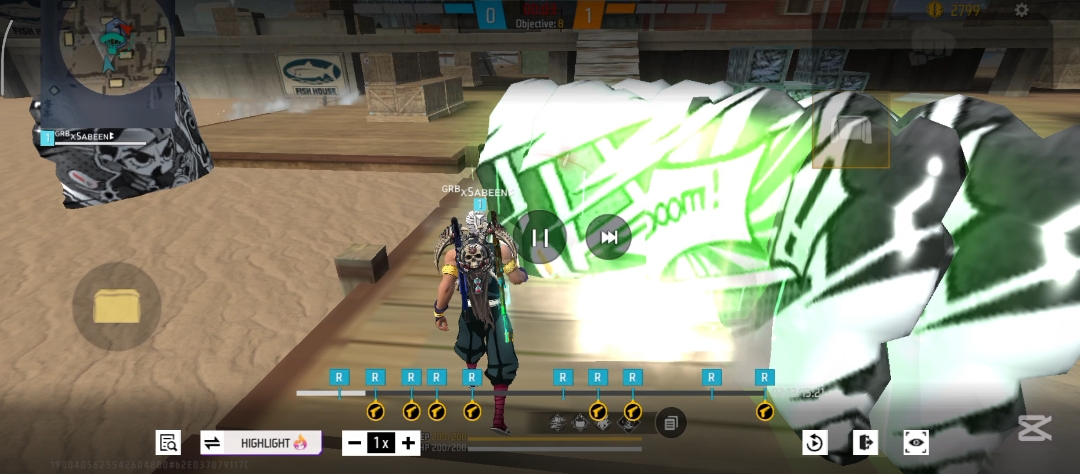Screen dimensions: 1080x474
Task: Toggle the HIGHLIGHT mode button
Action: click(261, 442)
